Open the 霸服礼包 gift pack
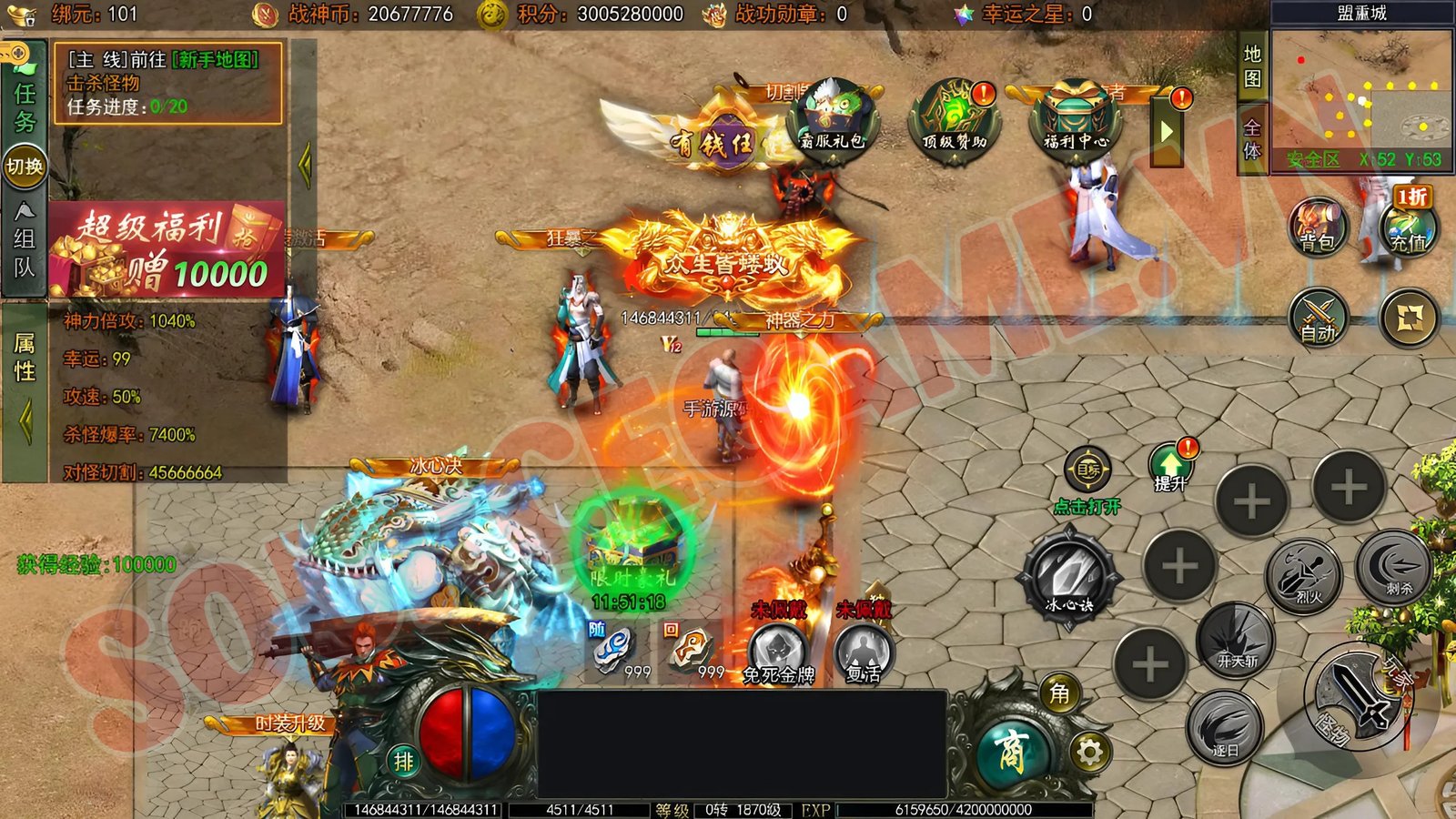Viewport: 1456px width, 819px height. [833, 121]
